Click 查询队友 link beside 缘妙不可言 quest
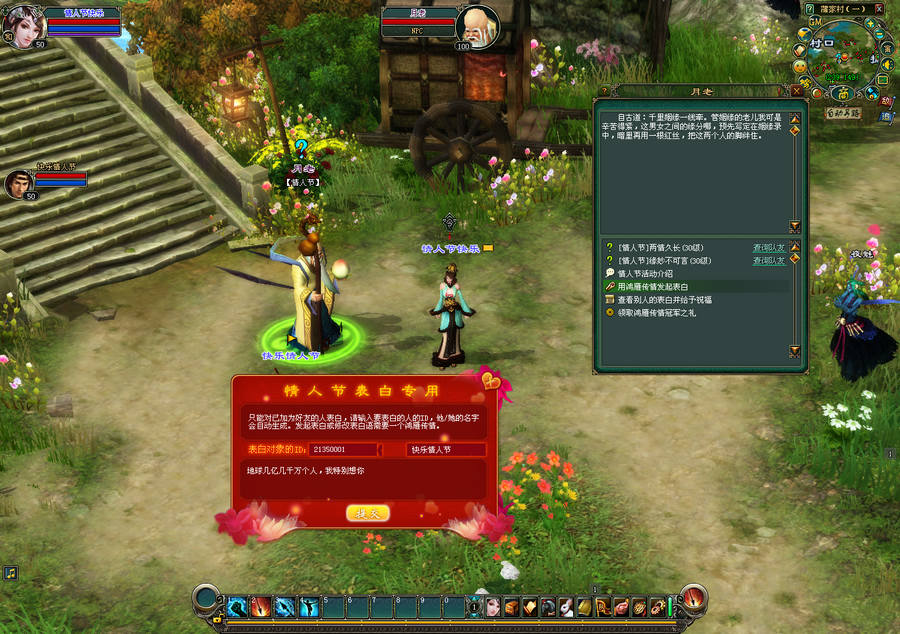 (x=768, y=260)
